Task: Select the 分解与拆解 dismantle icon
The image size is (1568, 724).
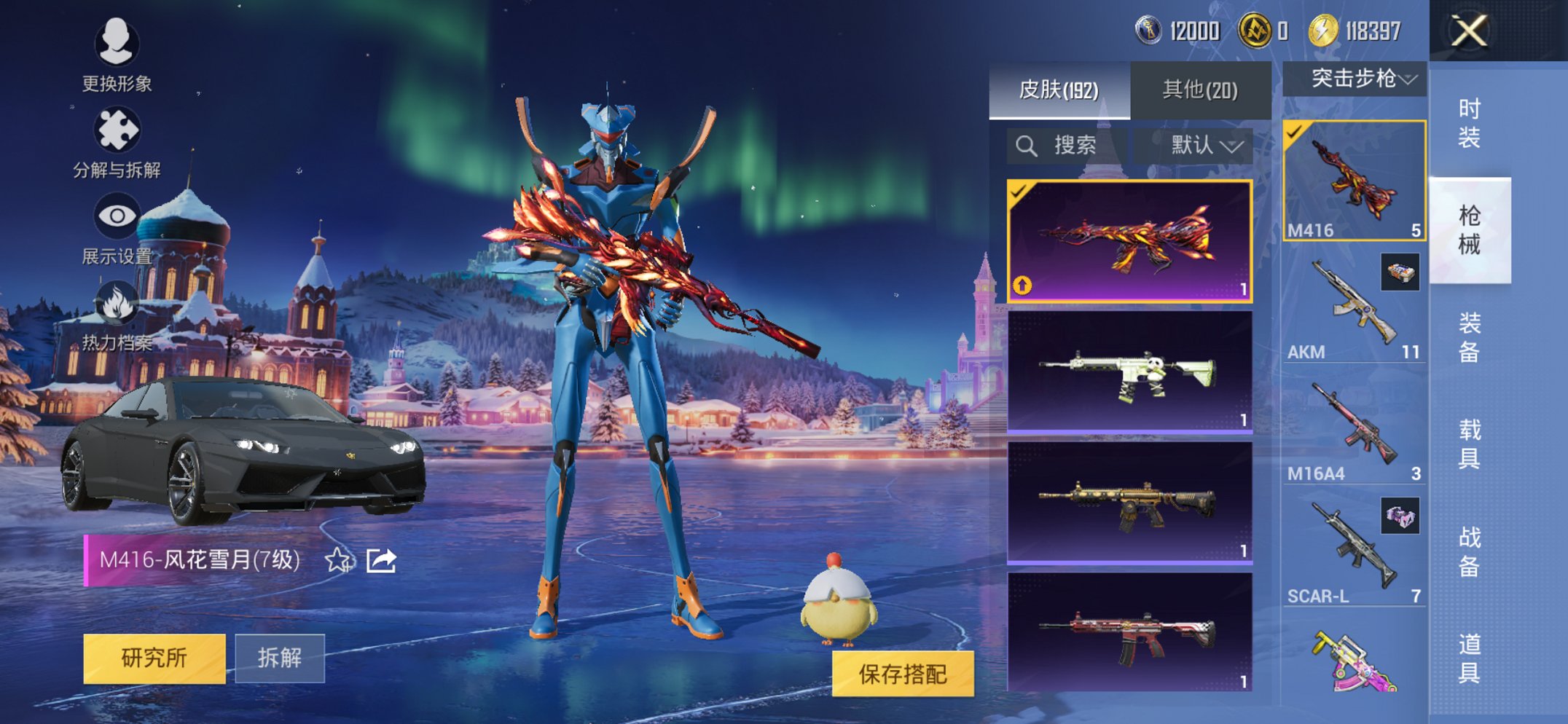Action: (119, 127)
